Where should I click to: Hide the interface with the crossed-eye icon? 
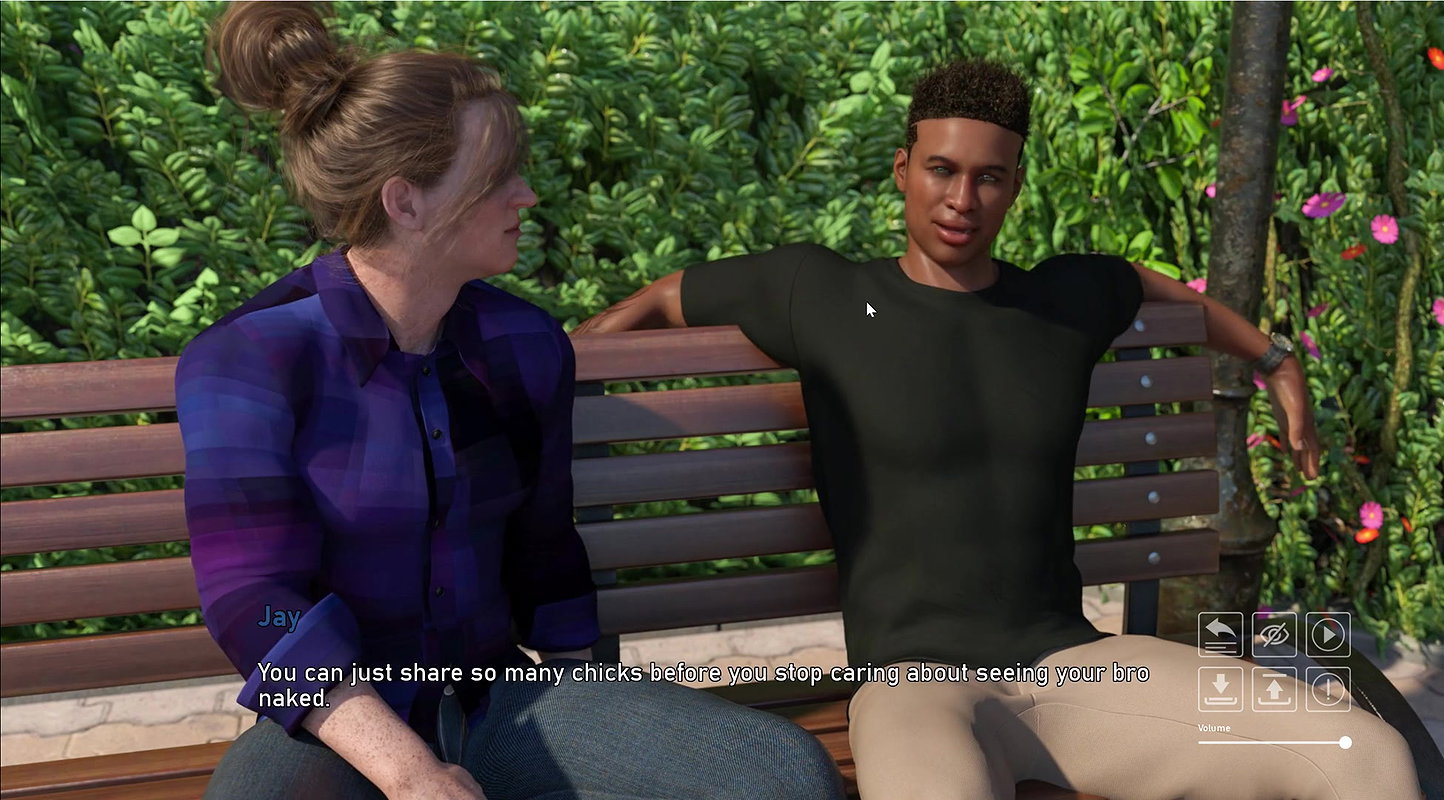tap(1274, 635)
